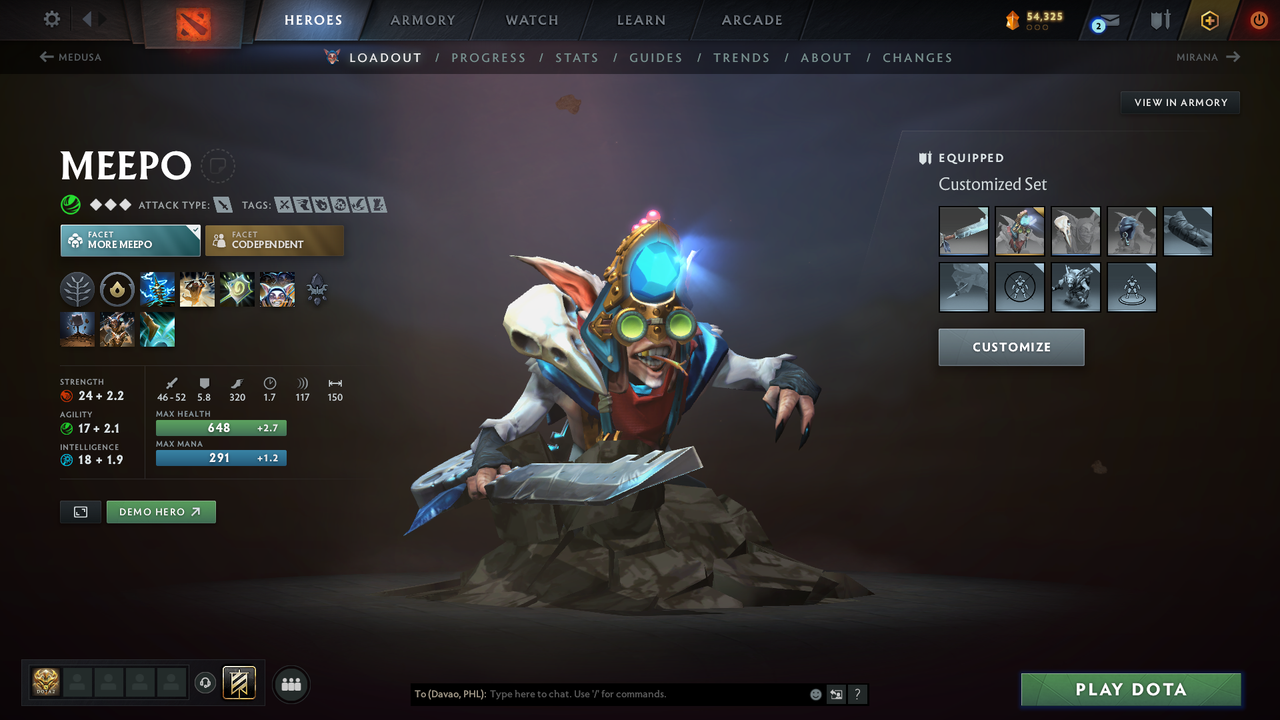Switch to the Guides tab
This screenshot has width=1280, height=720.
[x=656, y=57]
